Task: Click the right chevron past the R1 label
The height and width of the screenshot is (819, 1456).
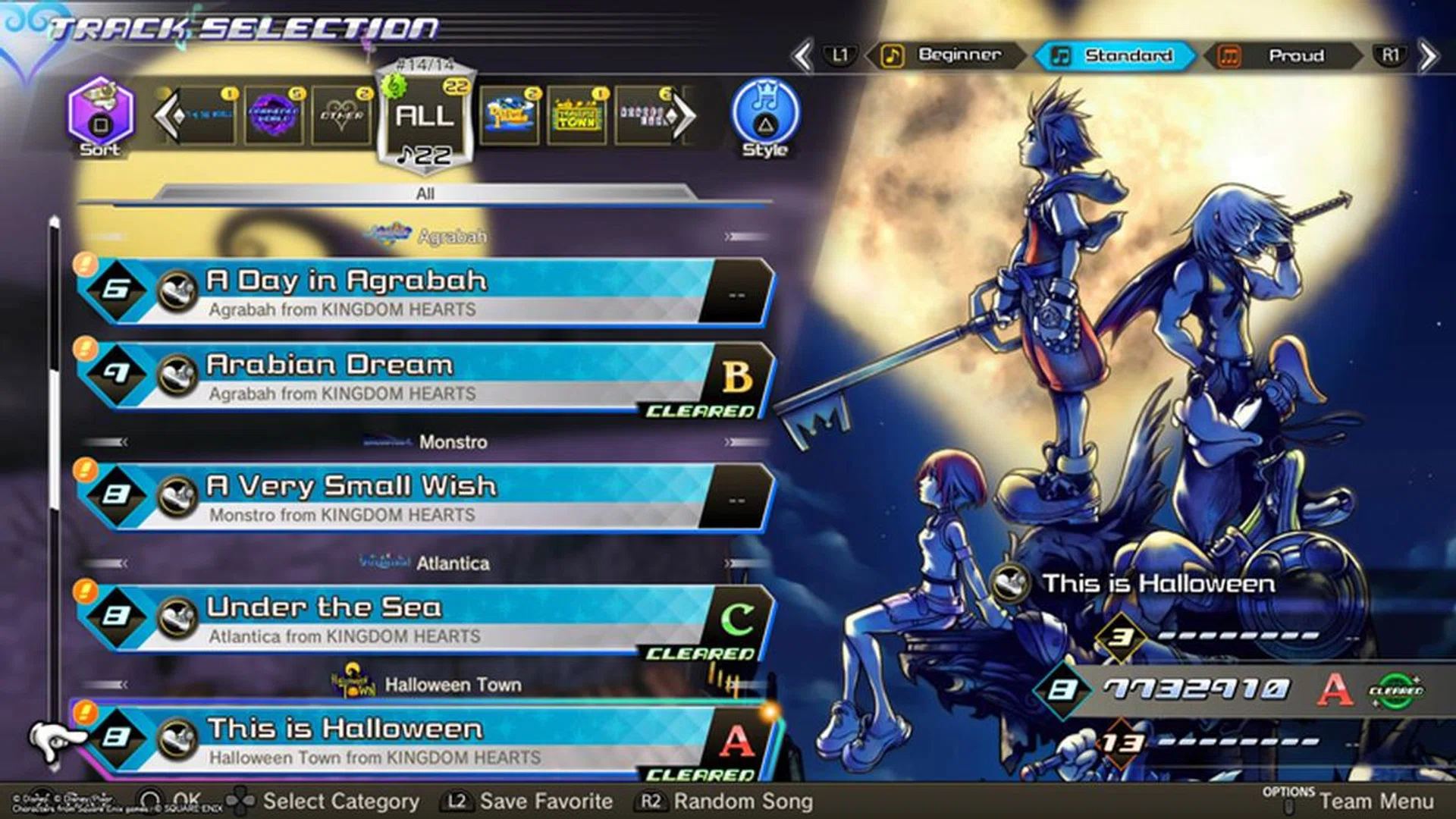Action: 1429,56
